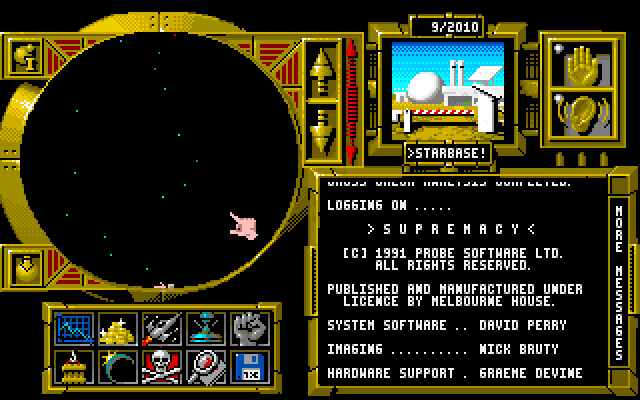Open the magnifying glass spy icon
Image resolution: width=640 pixels, height=400 pixels.
coord(204,367)
